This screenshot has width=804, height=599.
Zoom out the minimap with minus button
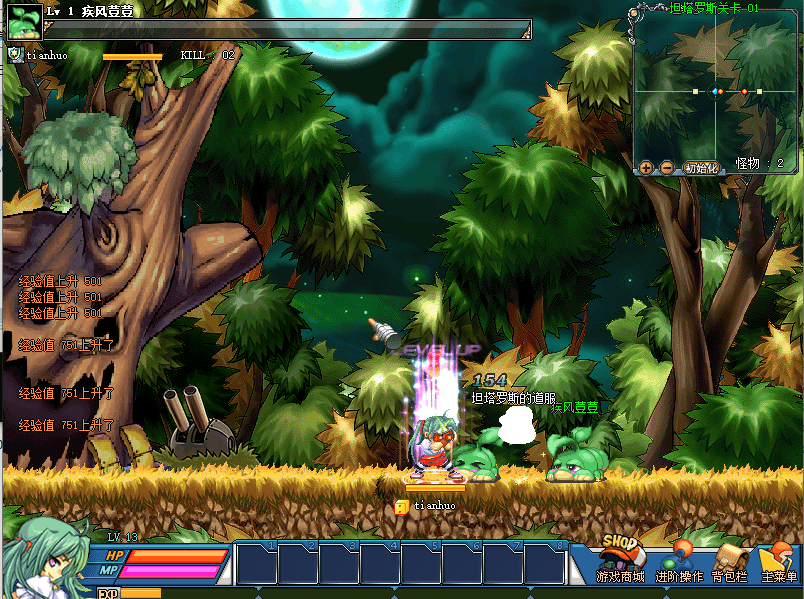[x=666, y=168]
